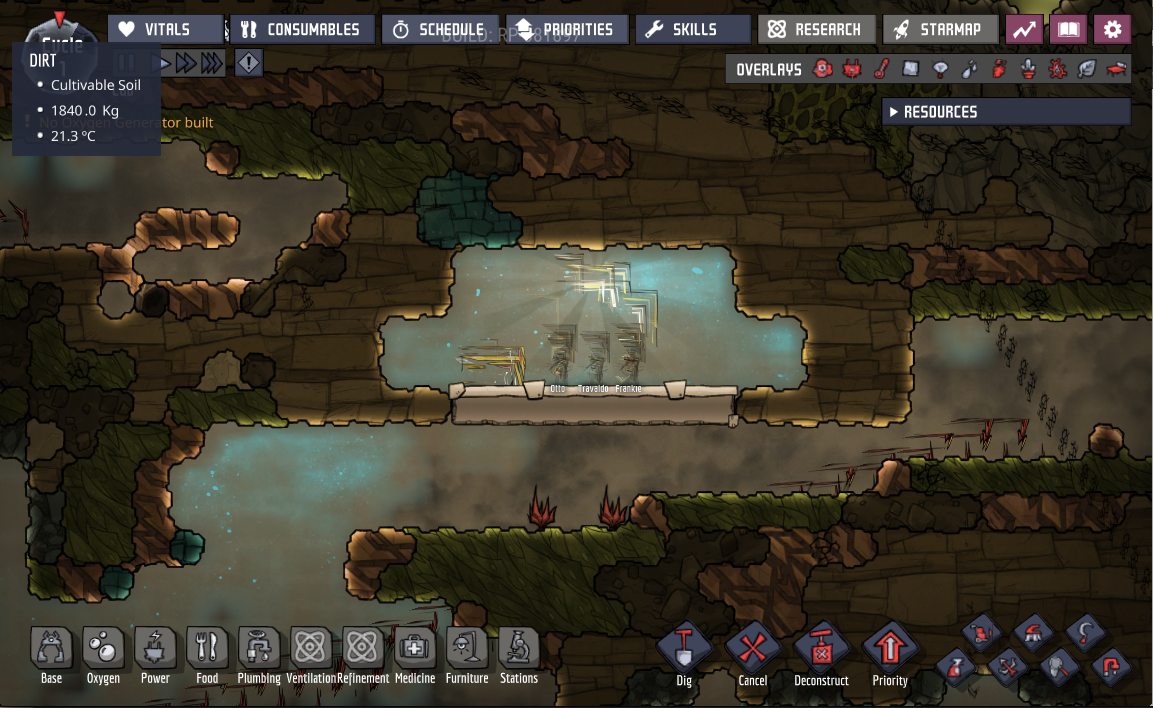Open the colony reports chart button
This screenshot has width=1153, height=708.
coord(1024,30)
